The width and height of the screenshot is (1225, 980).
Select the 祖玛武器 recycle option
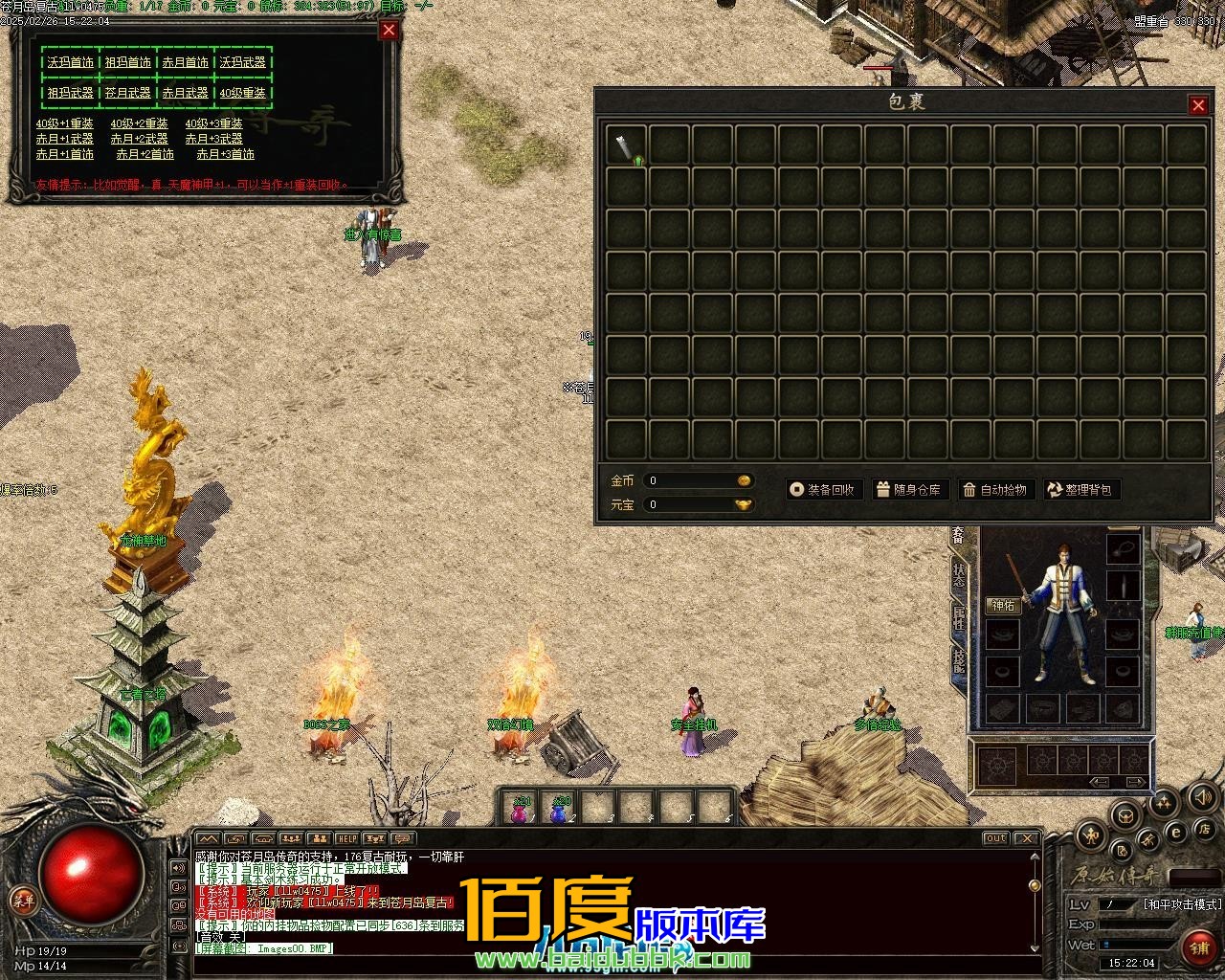tap(70, 93)
